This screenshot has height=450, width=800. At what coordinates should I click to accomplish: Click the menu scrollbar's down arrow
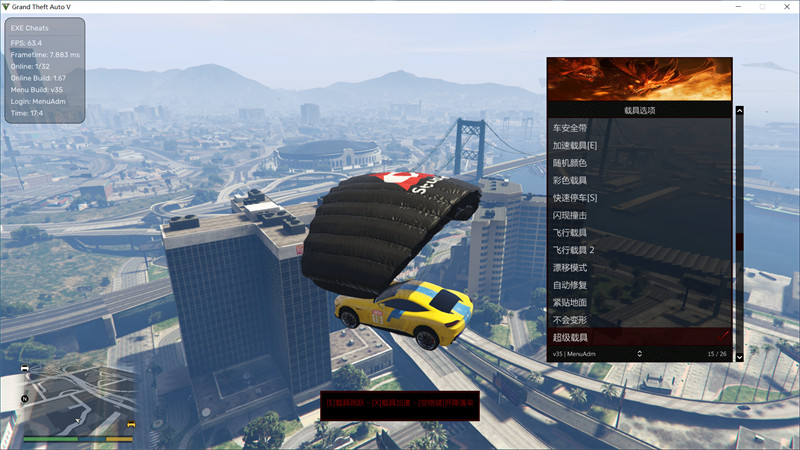point(740,356)
